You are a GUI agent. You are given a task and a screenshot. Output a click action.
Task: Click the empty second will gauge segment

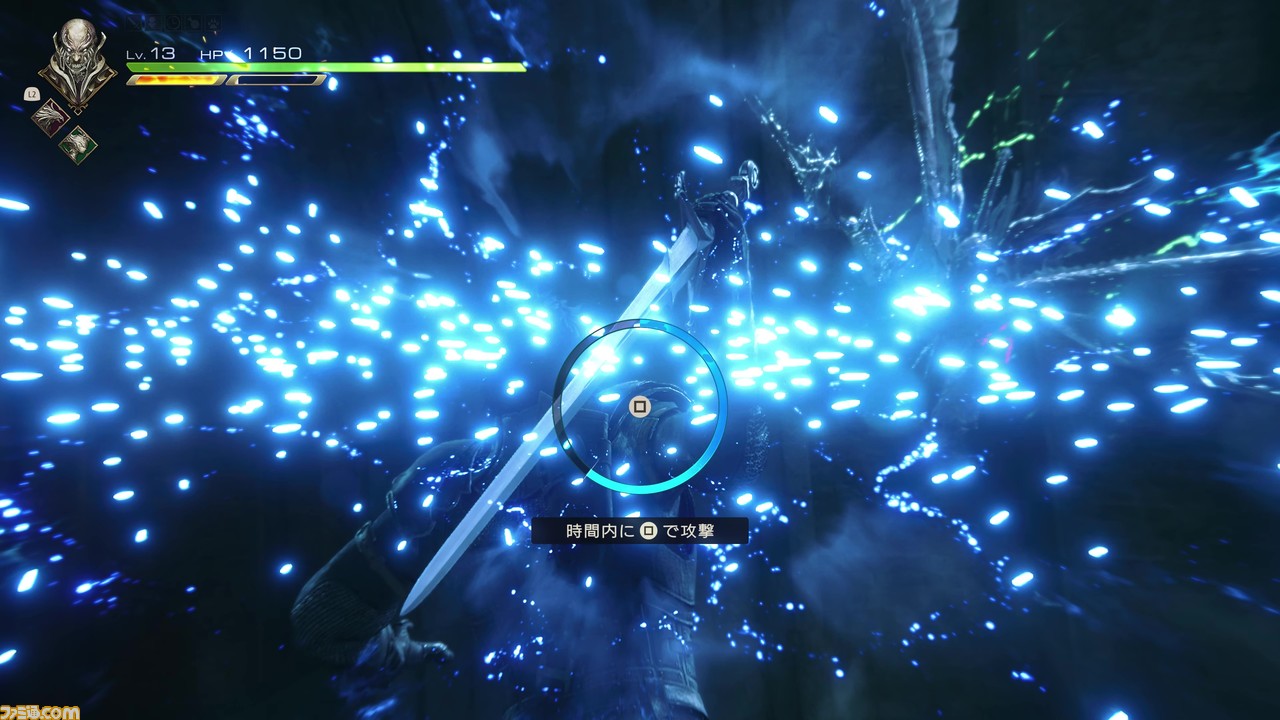pos(277,80)
